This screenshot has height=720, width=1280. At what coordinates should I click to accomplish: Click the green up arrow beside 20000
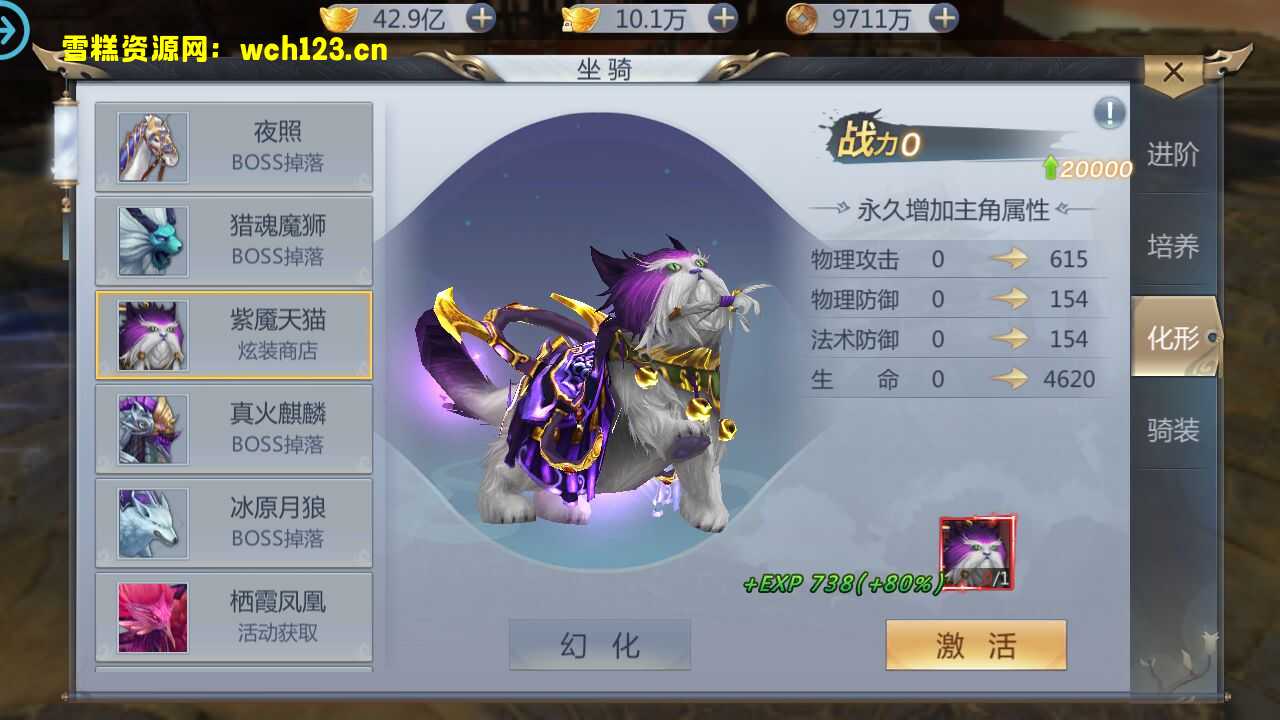(x=1050, y=169)
